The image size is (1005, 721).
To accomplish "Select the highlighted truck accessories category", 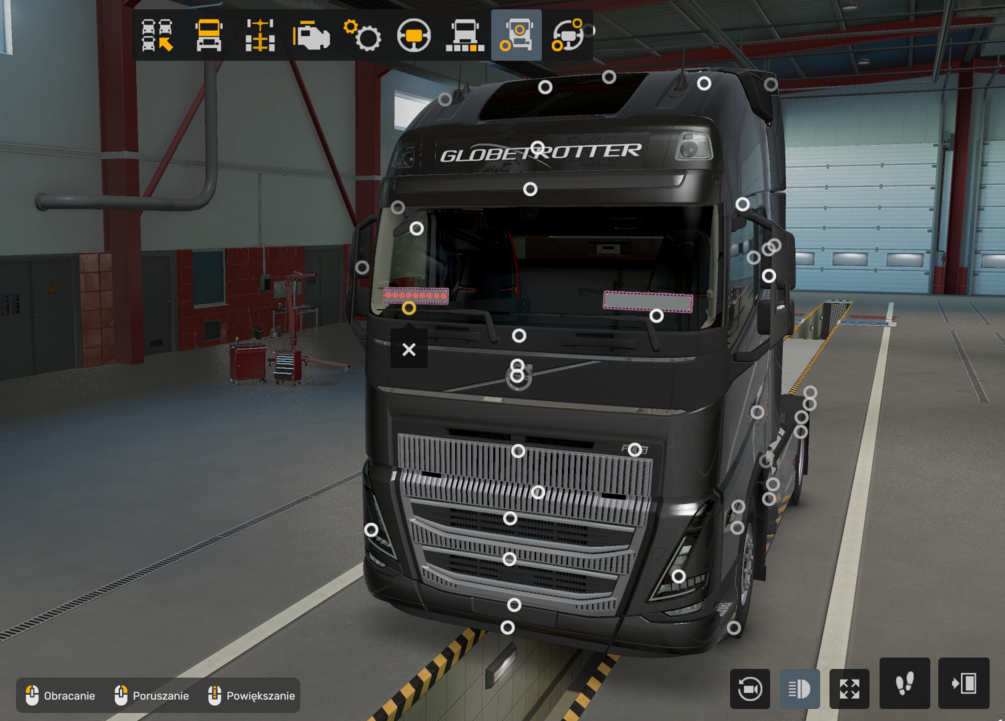I will pos(516,35).
